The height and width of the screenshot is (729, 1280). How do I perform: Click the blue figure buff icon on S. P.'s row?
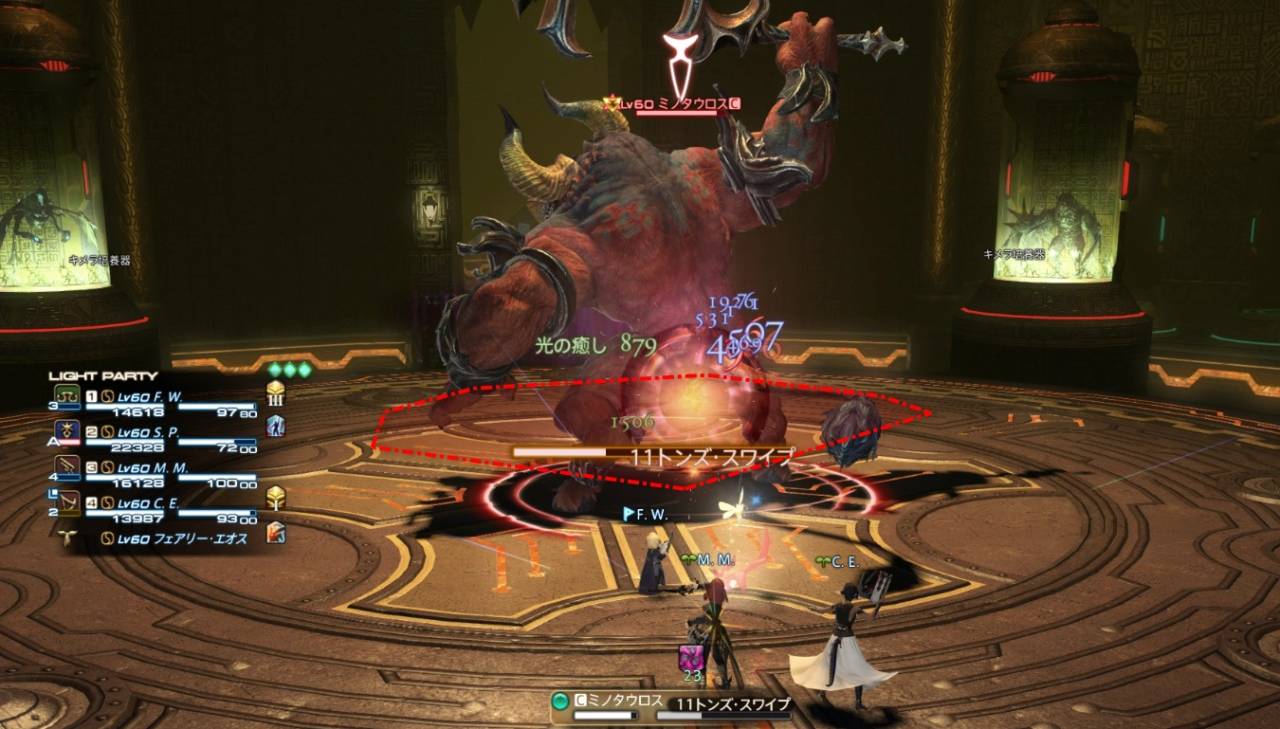[x=276, y=427]
